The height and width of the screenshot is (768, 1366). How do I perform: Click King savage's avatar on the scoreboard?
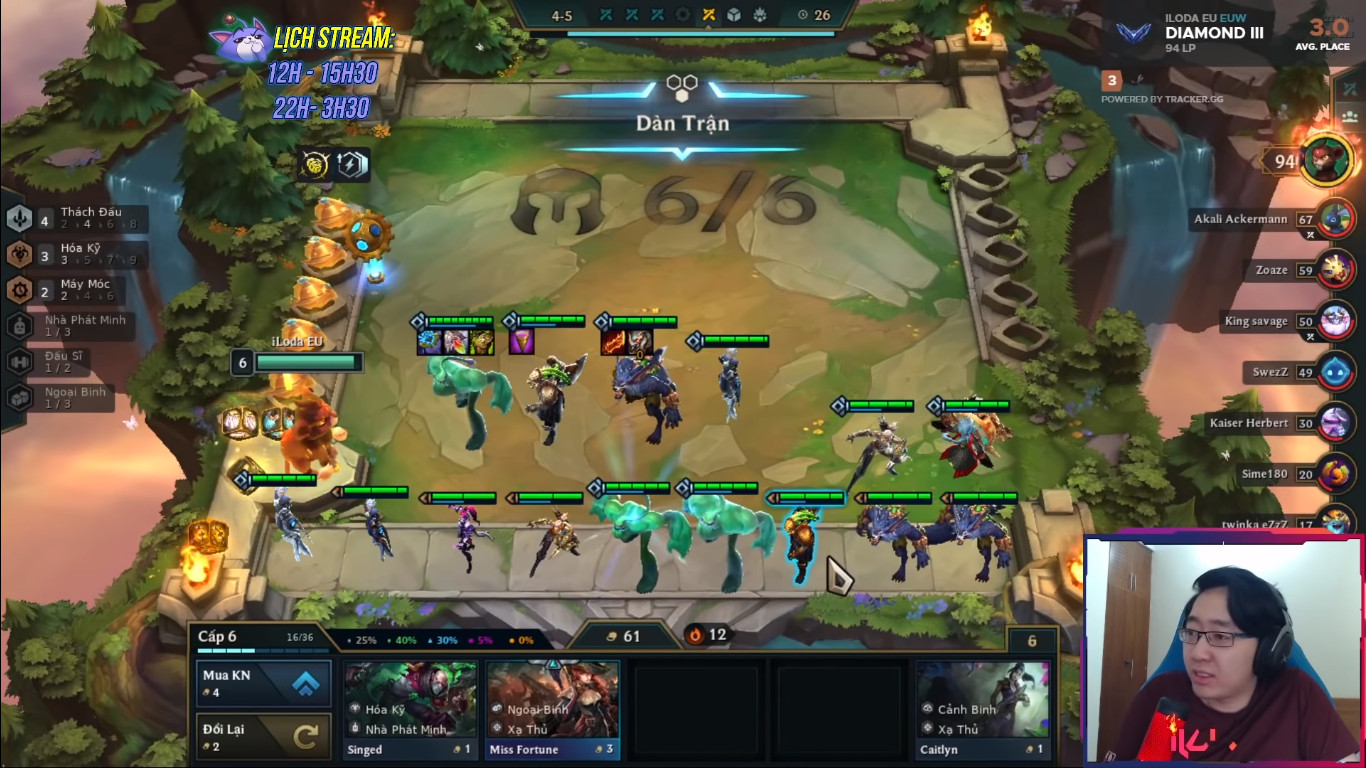[1334, 321]
